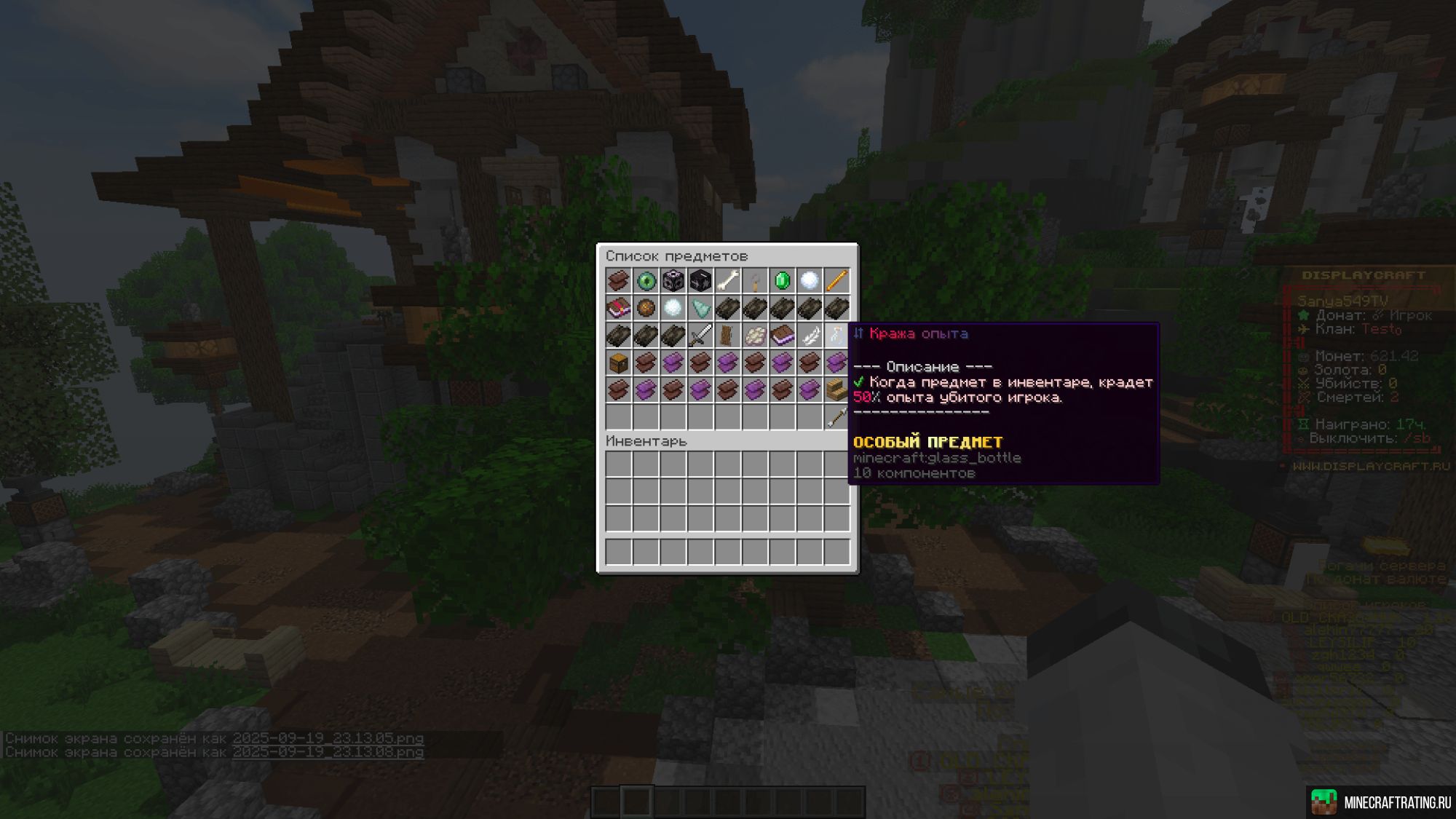Grab the snowball in the top row

(808, 280)
